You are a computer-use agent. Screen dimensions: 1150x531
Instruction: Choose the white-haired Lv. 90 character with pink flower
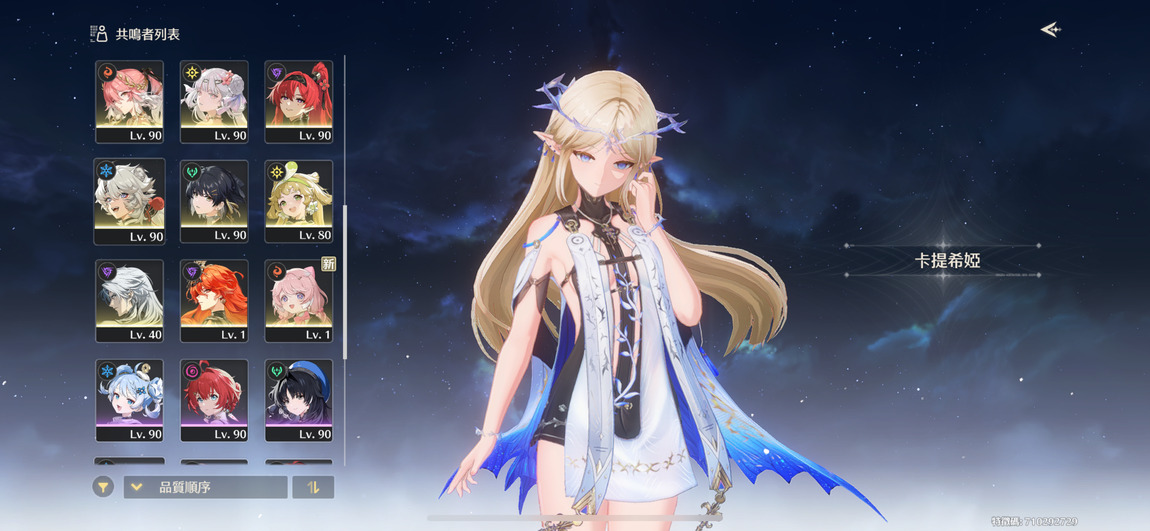pyautogui.click(x=214, y=101)
